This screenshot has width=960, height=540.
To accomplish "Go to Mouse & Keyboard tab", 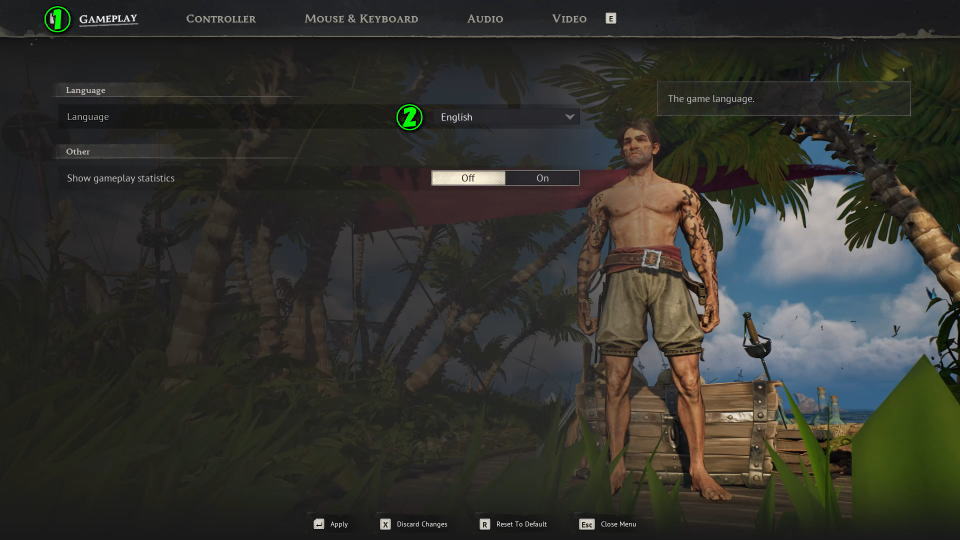I will tap(361, 19).
